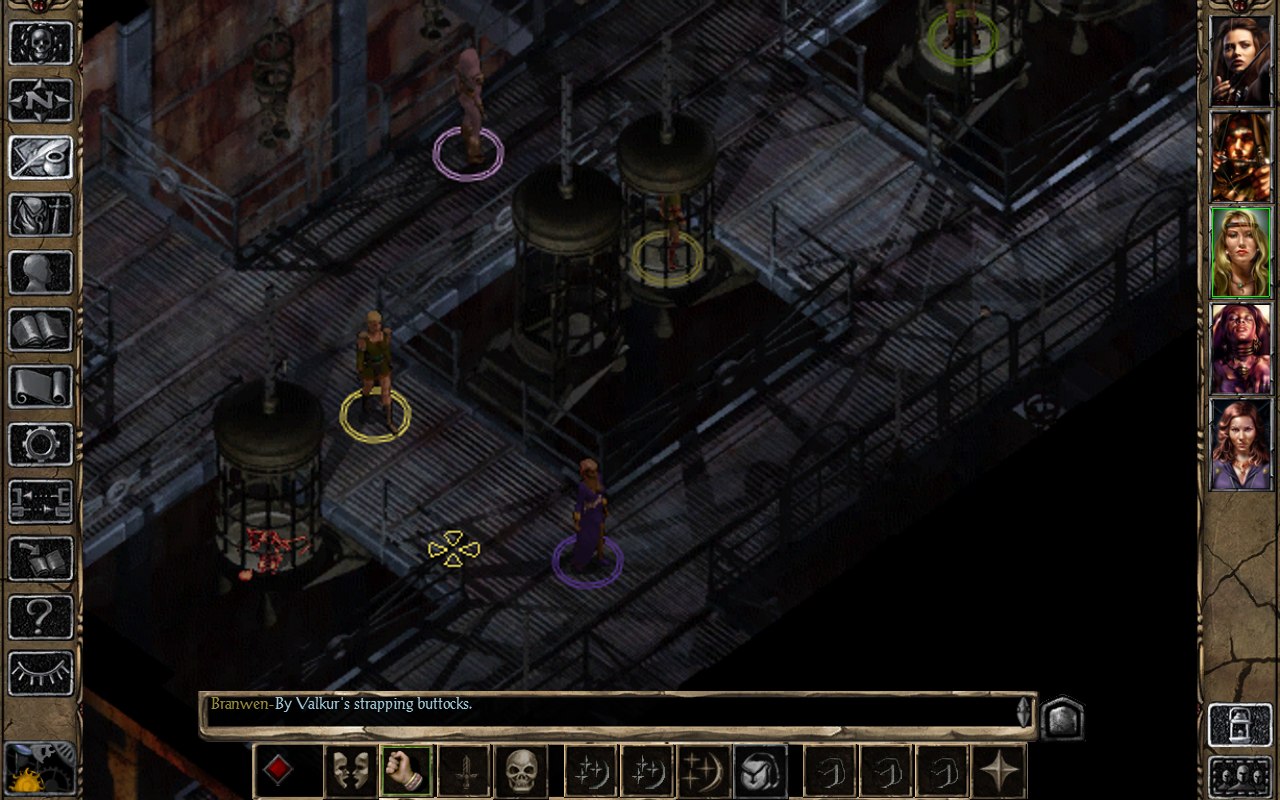Image resolution: width=1280 pixels, height=800 pixels.
Task: Click the skull return-to-game button
Action: [x=41, y=44]
